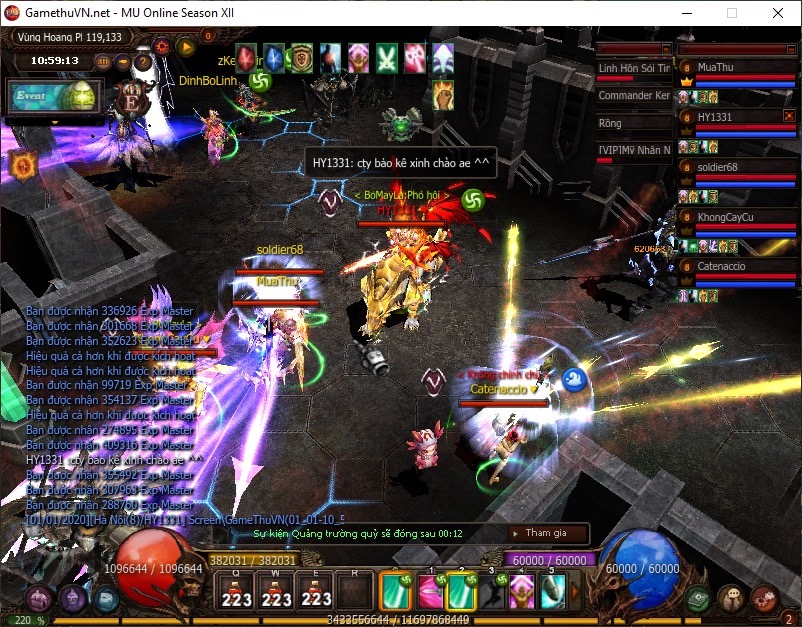Close the game window

778,13
